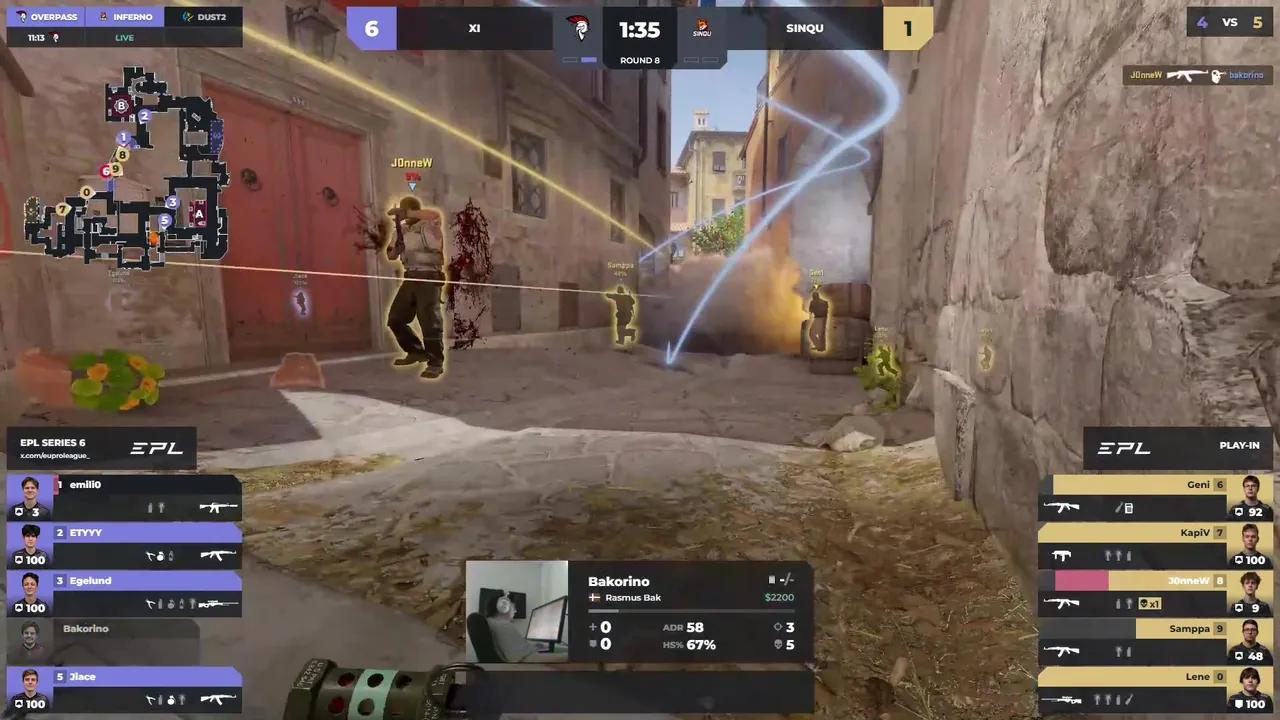Image resolution: width=1280 pixels, height=720 pixels.
Task: Spectate Lene from the team list
Action: pyautogui.click(x=1156, y=689)
